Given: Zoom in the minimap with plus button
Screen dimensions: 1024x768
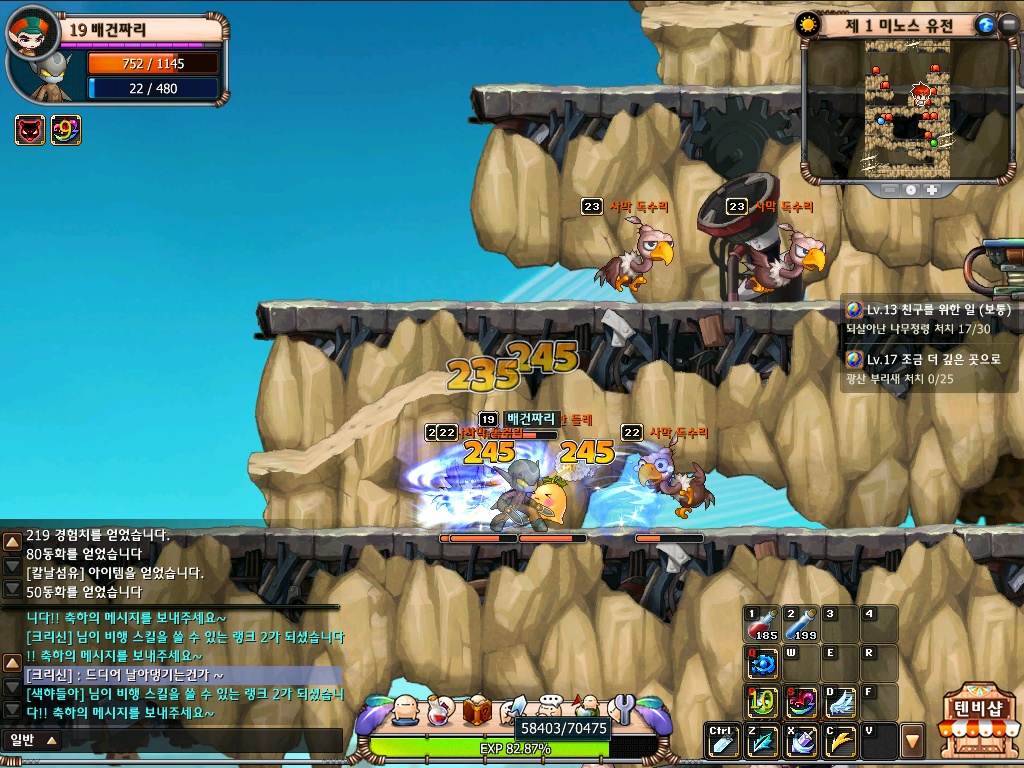Looking at the screenshot, I should pyautogui.click(x=932, y=189).
